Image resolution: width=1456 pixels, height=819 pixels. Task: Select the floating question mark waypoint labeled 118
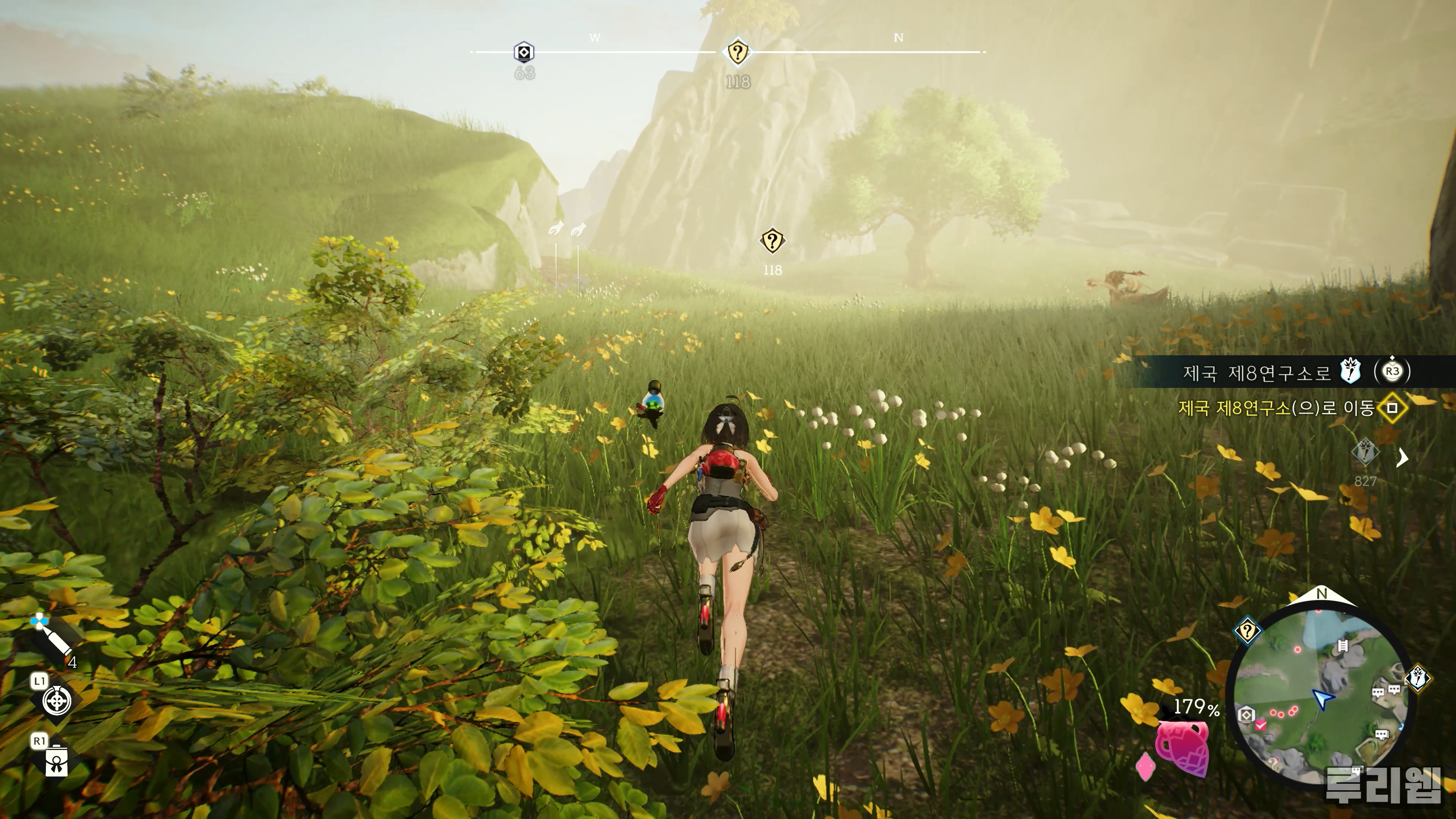[x=772, y=242]
